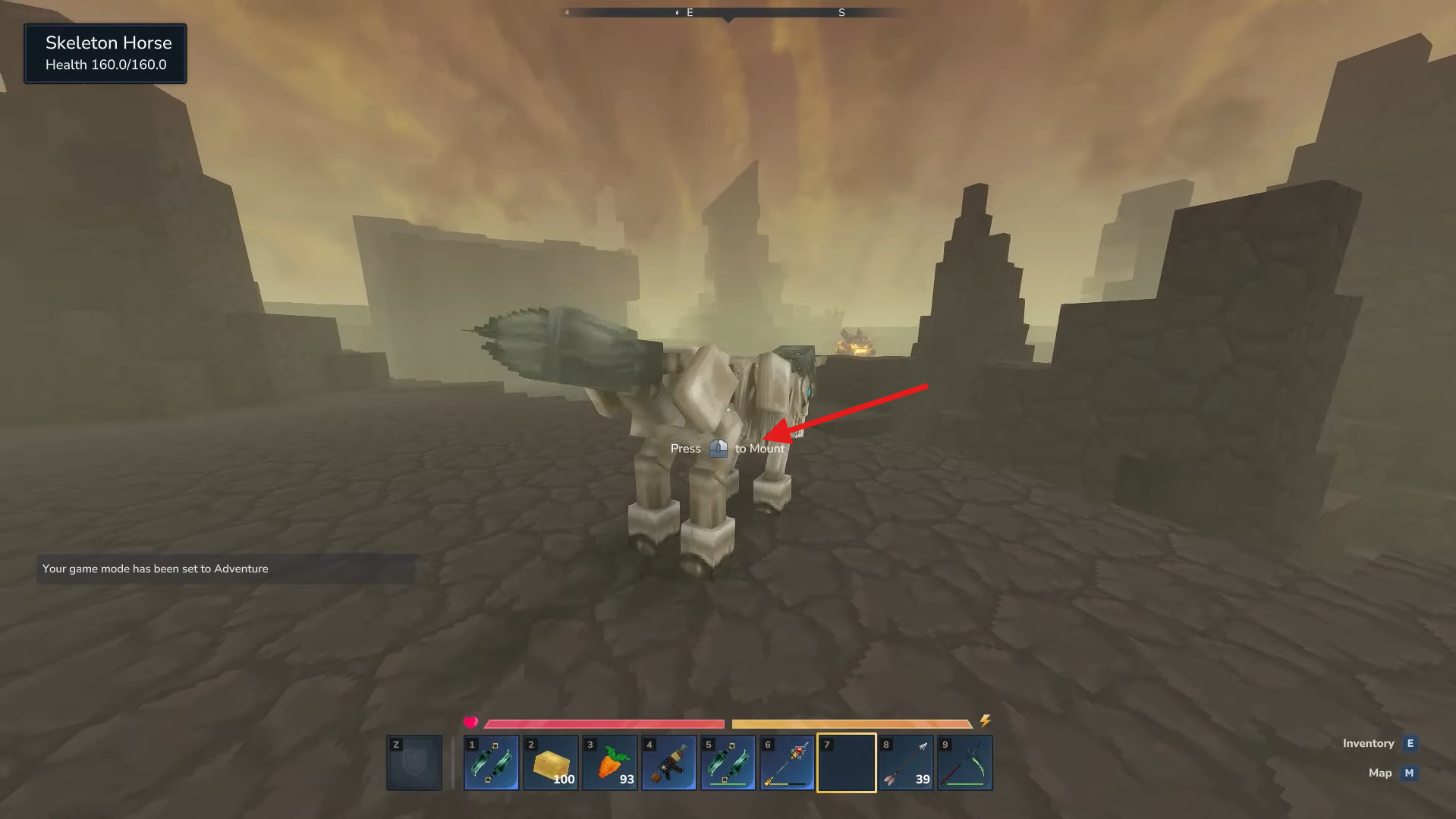Screen dimensions: 1456x819
Task: Select the blunderbuss weapon in slot 4
Action: pos(668,762)
